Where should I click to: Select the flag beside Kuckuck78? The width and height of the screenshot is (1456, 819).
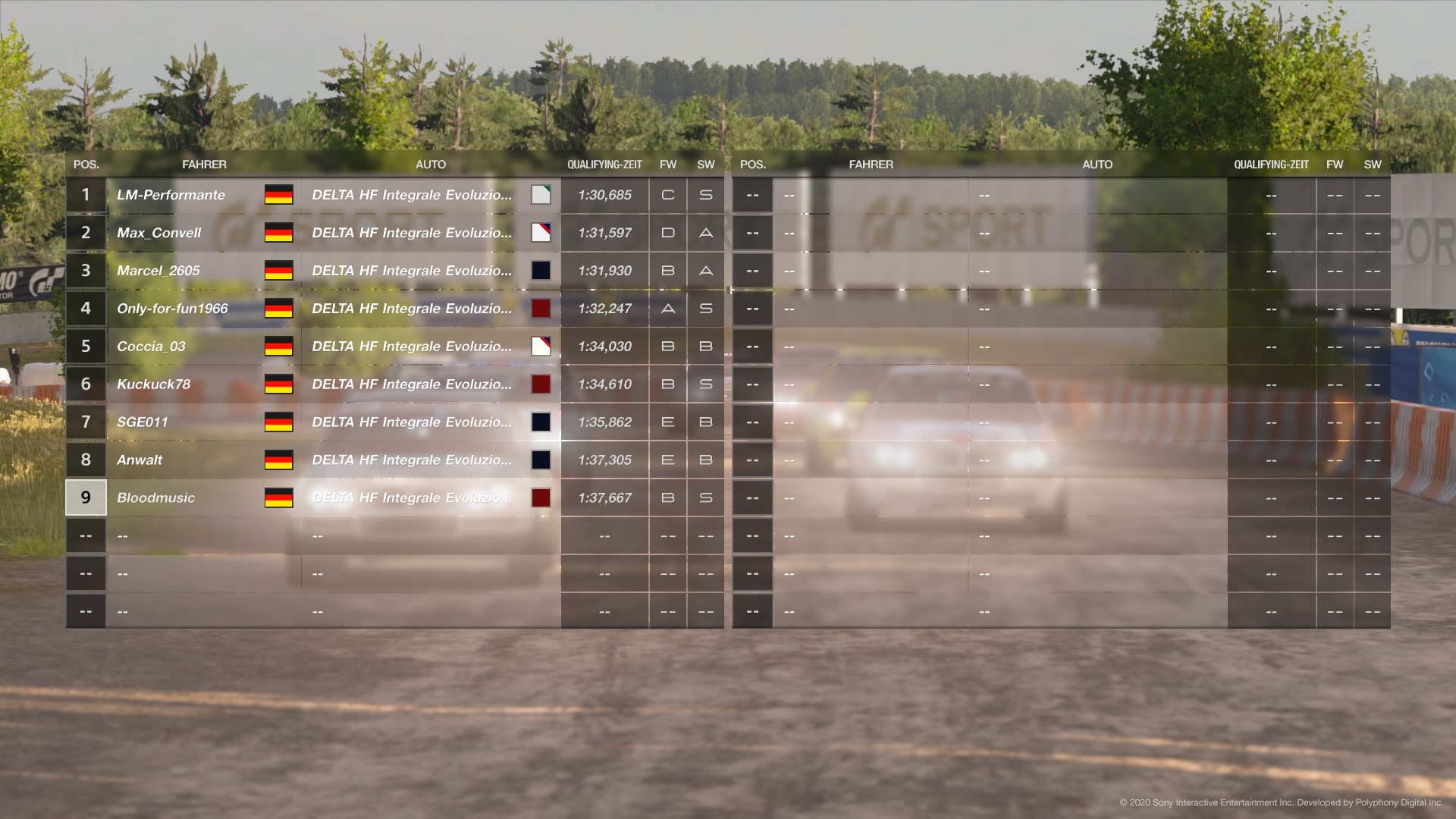[x=279, y=384]
